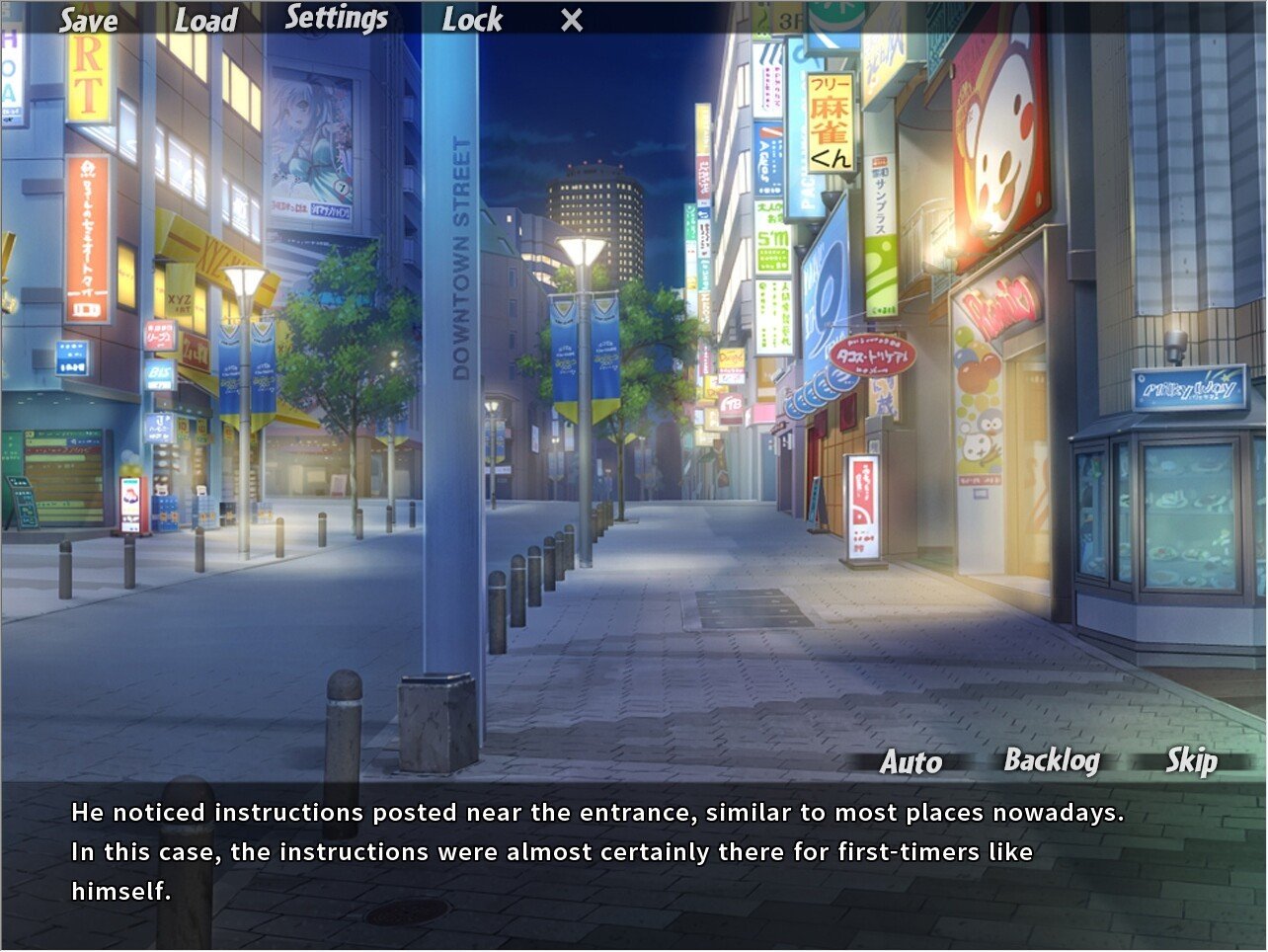Enable Auto text advance
The height and width of the screenshot is (952, 1268).
click(911, 761)
